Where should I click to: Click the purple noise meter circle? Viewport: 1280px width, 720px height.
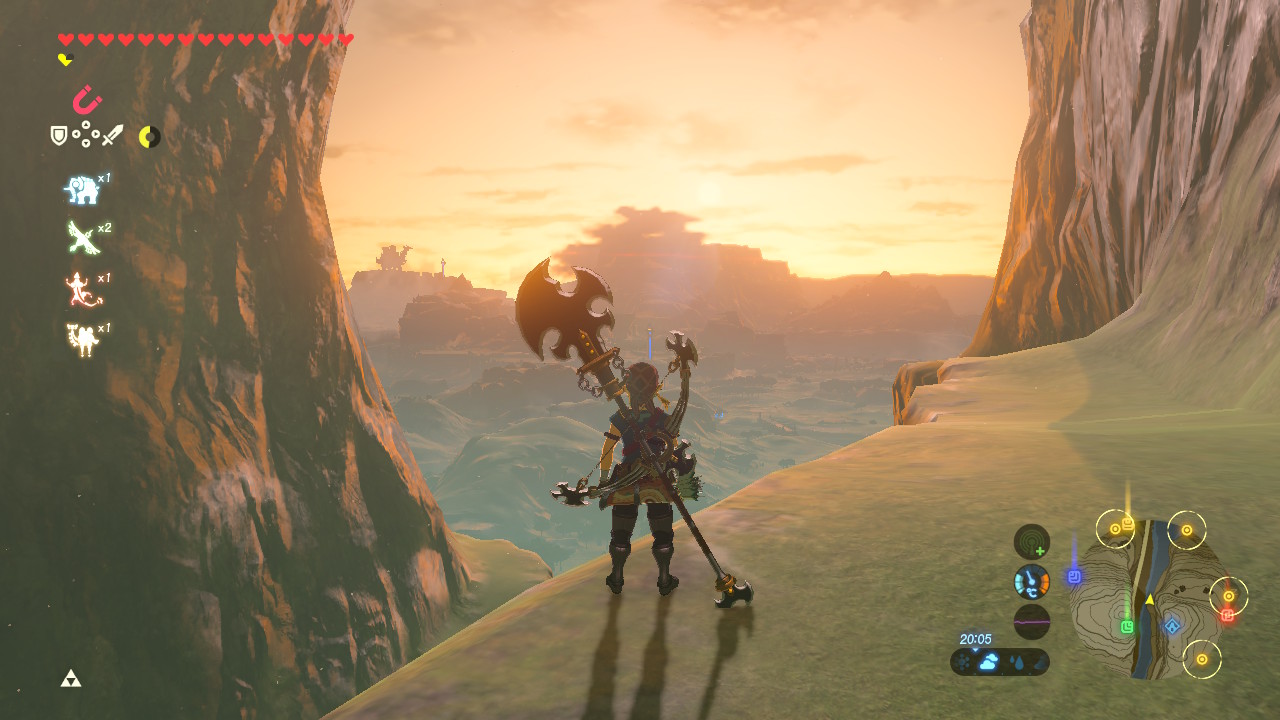[1032, 622]
